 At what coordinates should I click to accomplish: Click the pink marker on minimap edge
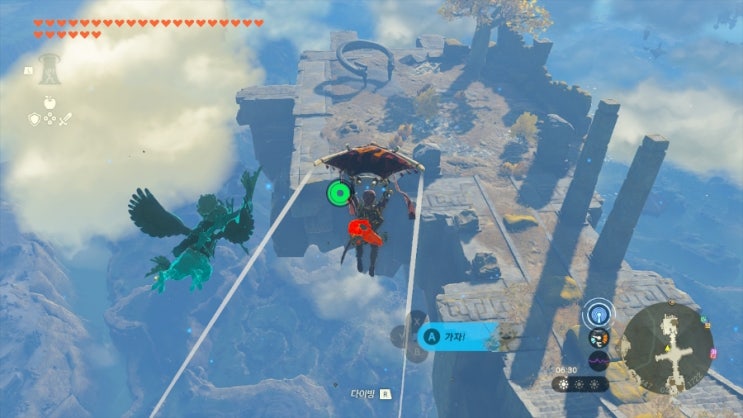pyautogui.click(x=712, y=354)
